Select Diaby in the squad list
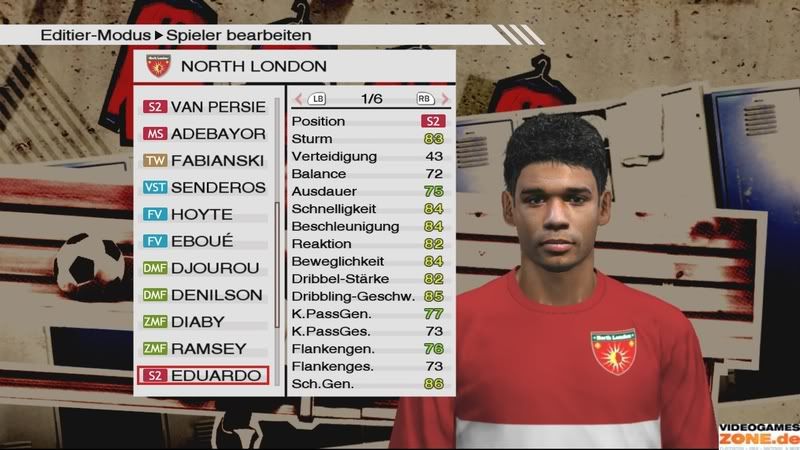The height and width of the screenshot is (450, 800). pyautogui.click(x=205, y=322)
